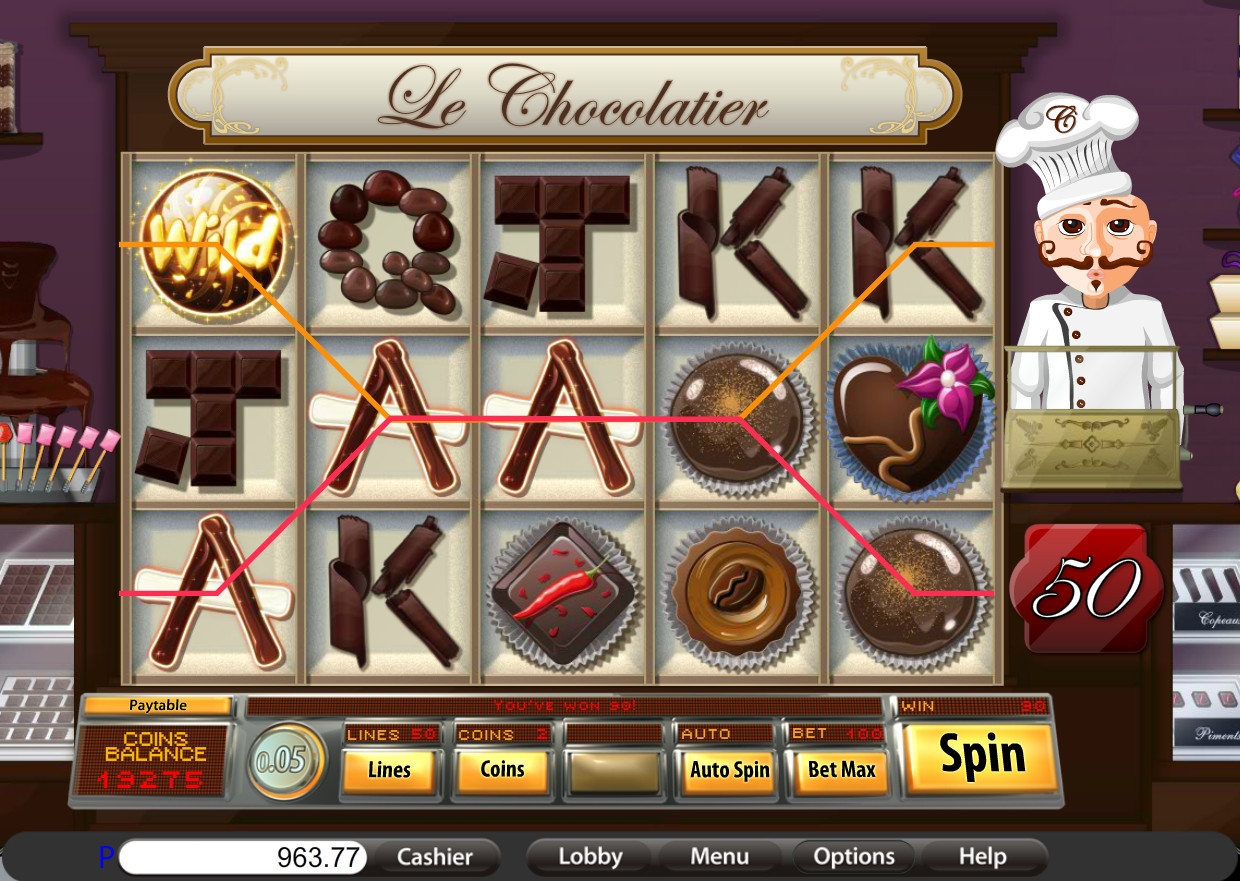Hit the big Spin button

tap(980, 757)
